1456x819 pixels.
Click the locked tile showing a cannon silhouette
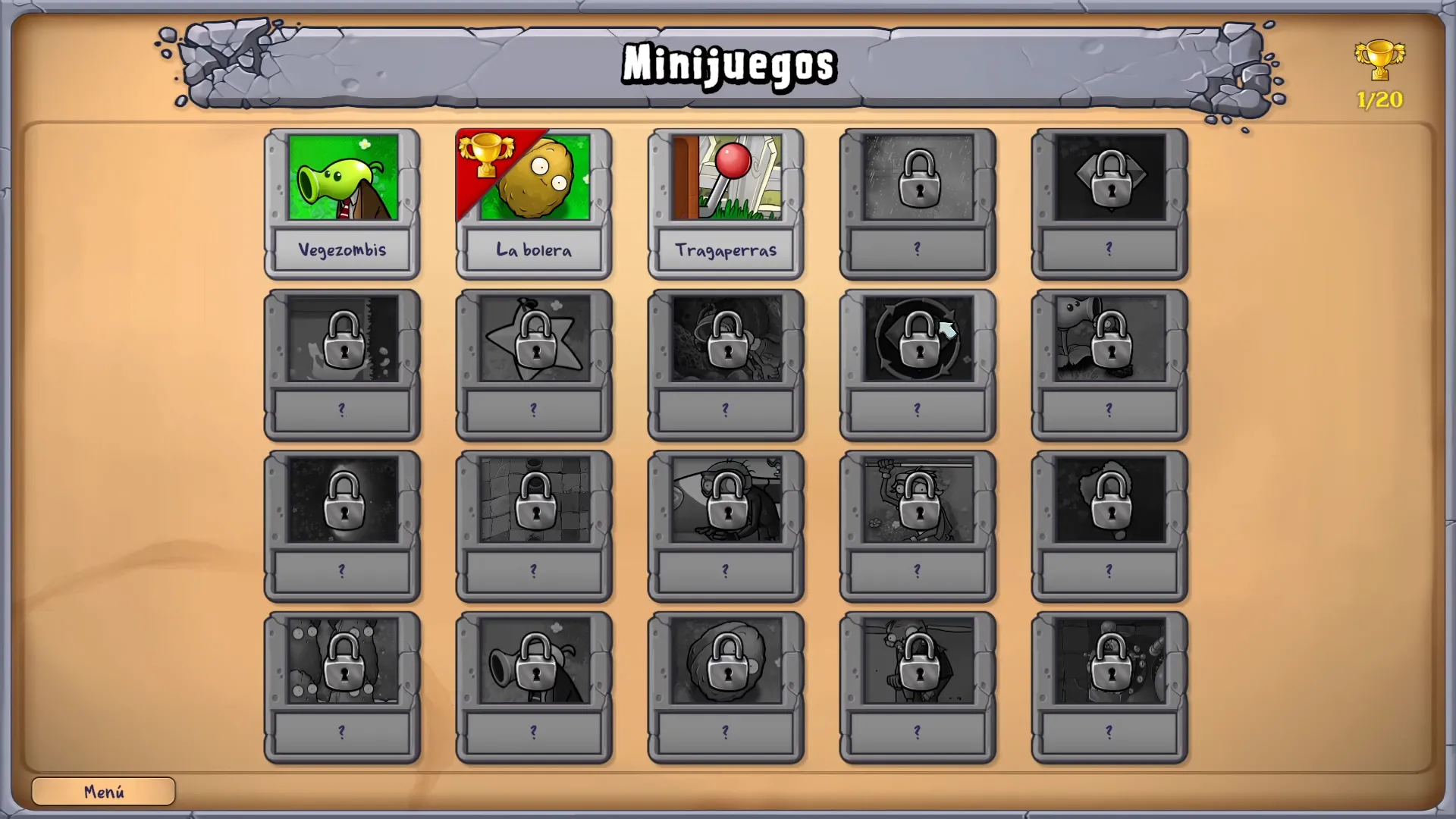[x=534, y=662]
